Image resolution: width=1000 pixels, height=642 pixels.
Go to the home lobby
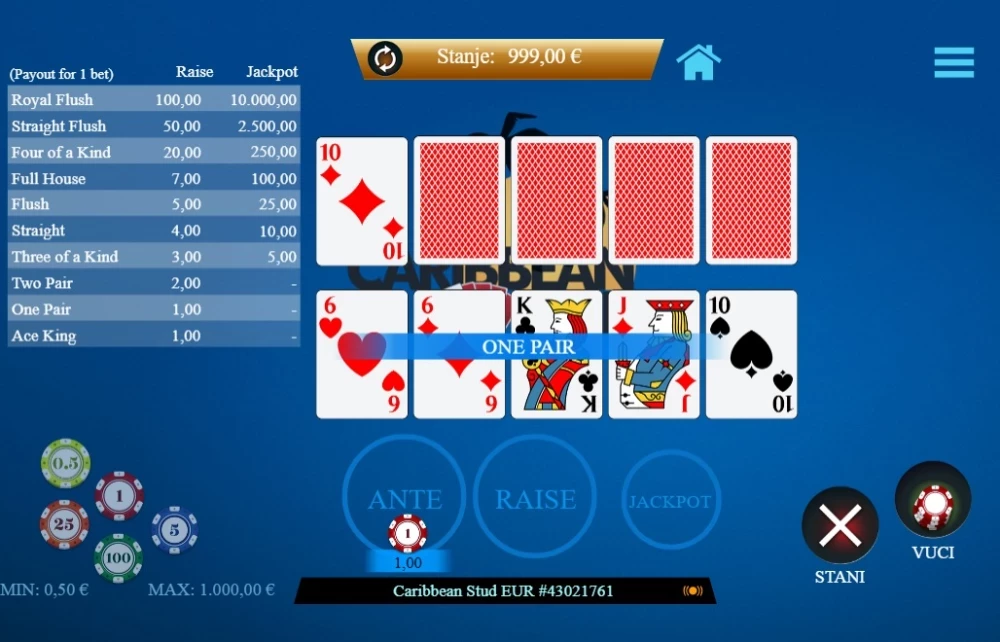coord(698,62)
